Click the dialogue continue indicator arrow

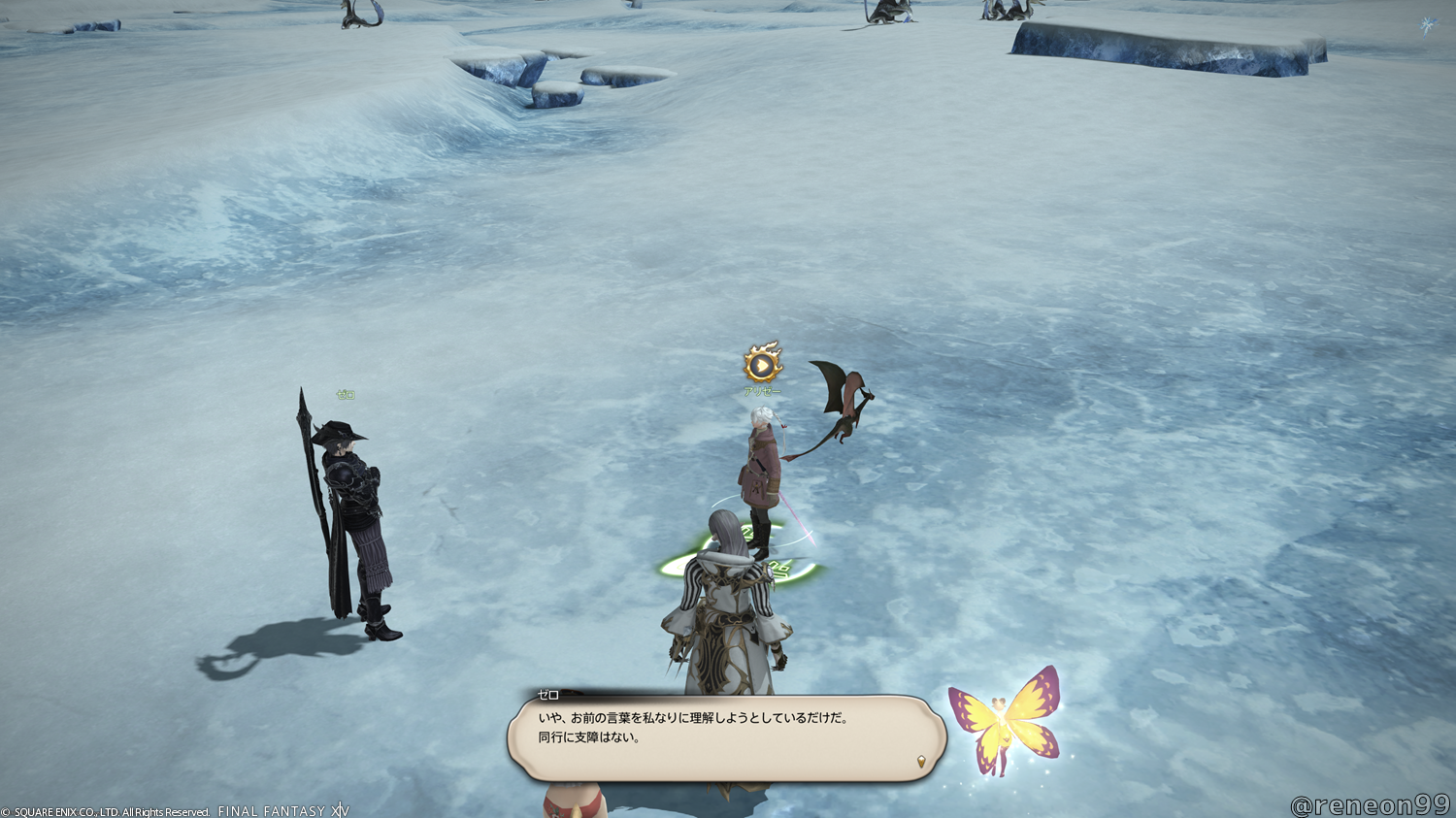pyautogui.click(x=921, y=762)
